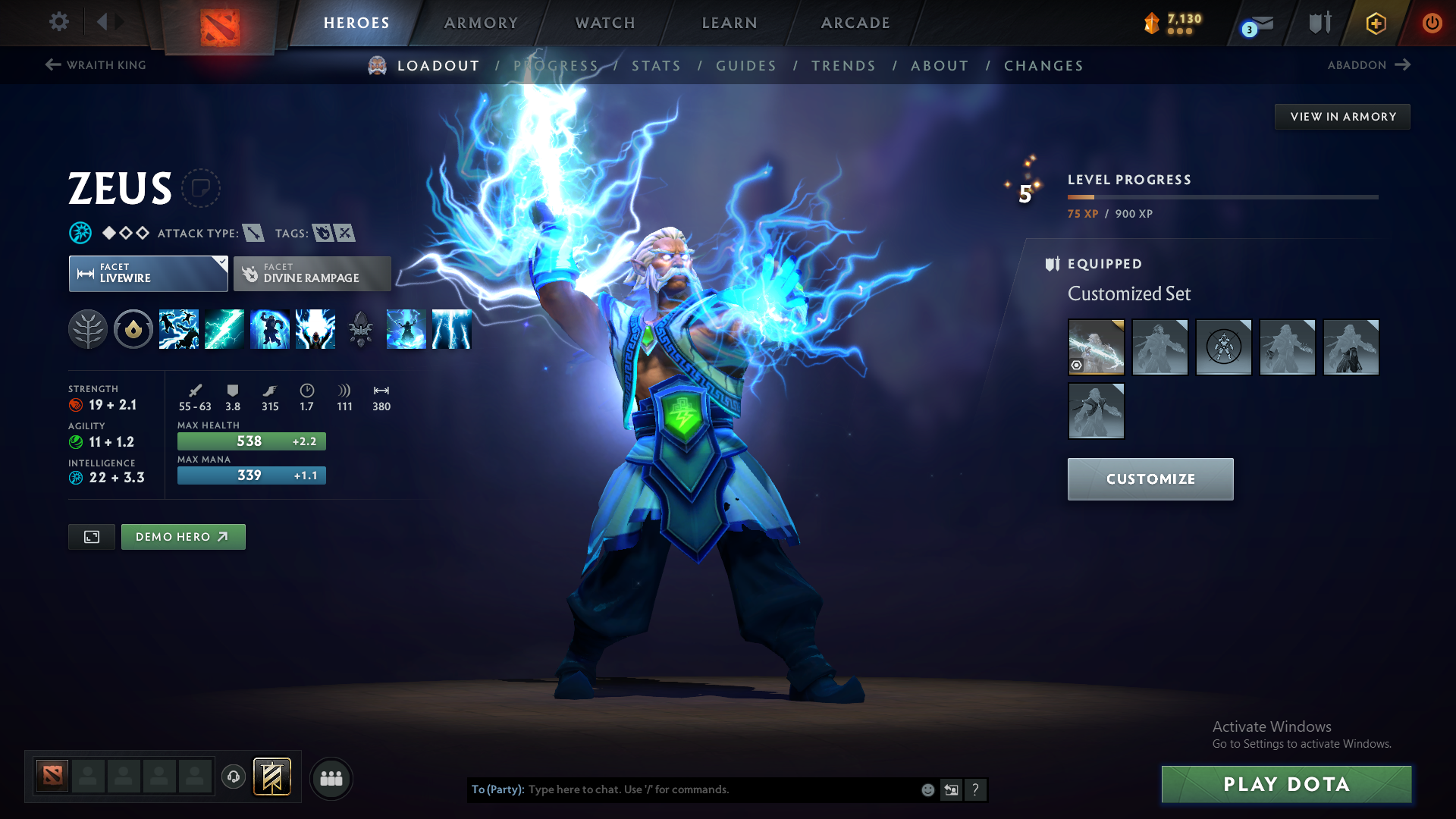Viewport: 1456px width, 819px height.
Task: Toggle the equipped weapon item thumbnail
Action: (1096, 347)
